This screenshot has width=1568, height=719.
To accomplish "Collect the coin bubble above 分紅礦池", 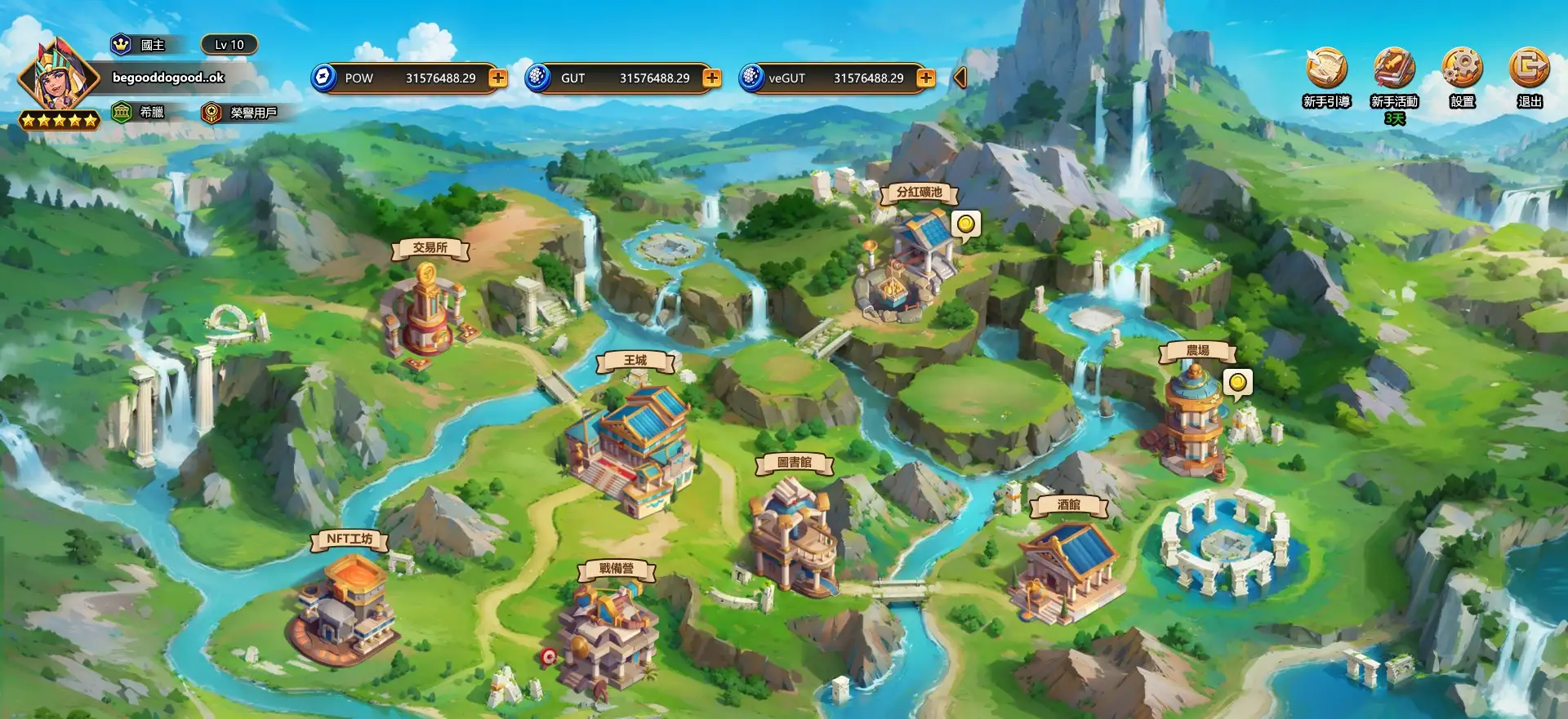I will (x=966, y=224).
